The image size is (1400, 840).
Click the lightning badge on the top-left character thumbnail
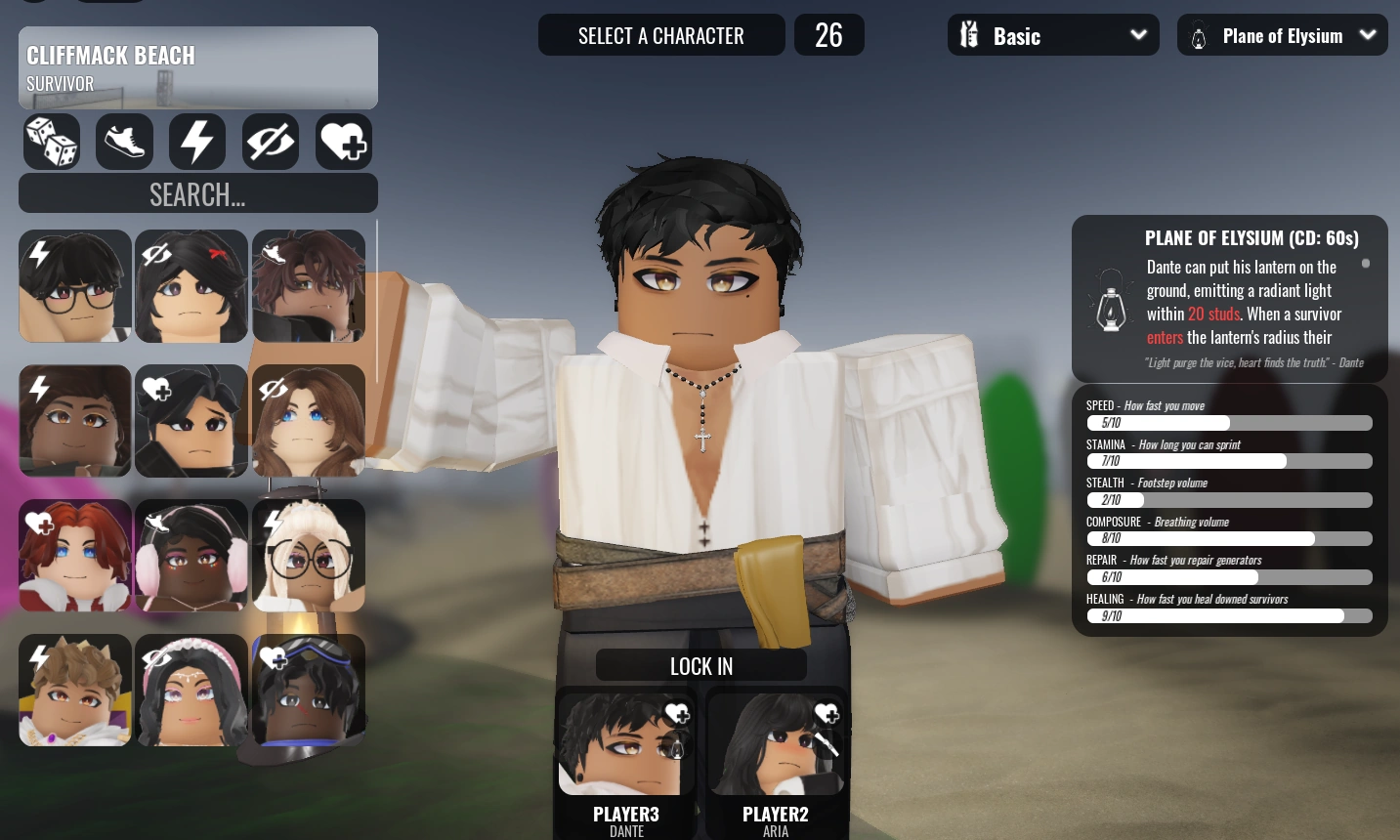click(39, 254)
